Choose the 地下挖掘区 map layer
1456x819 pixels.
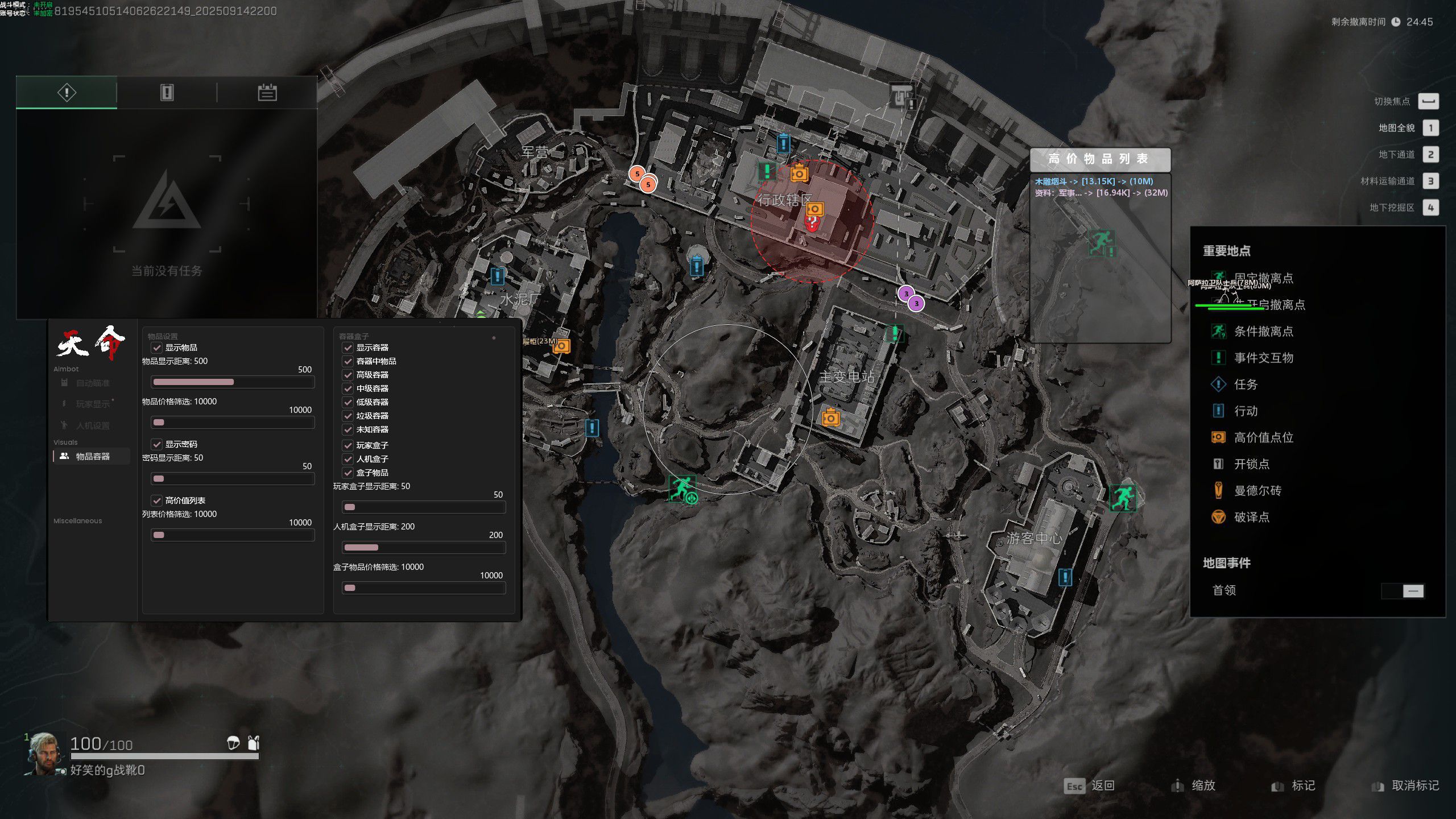[x=1430, y=208]
